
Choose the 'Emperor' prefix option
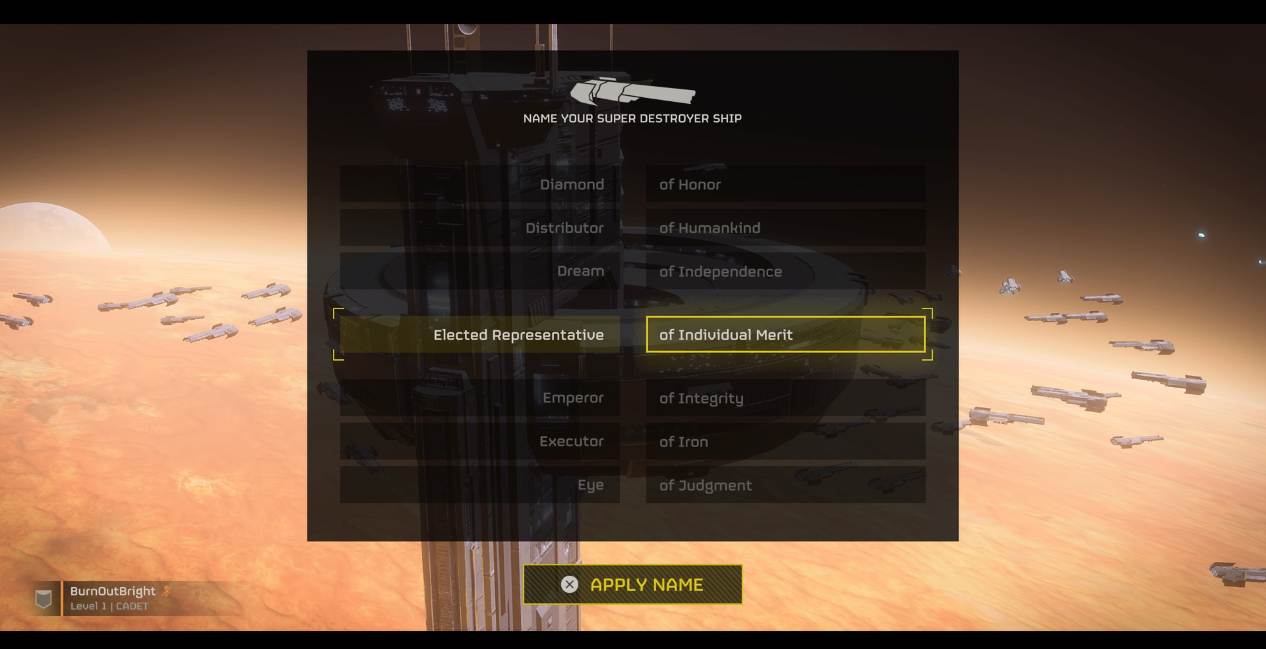[x=480, y=398]
